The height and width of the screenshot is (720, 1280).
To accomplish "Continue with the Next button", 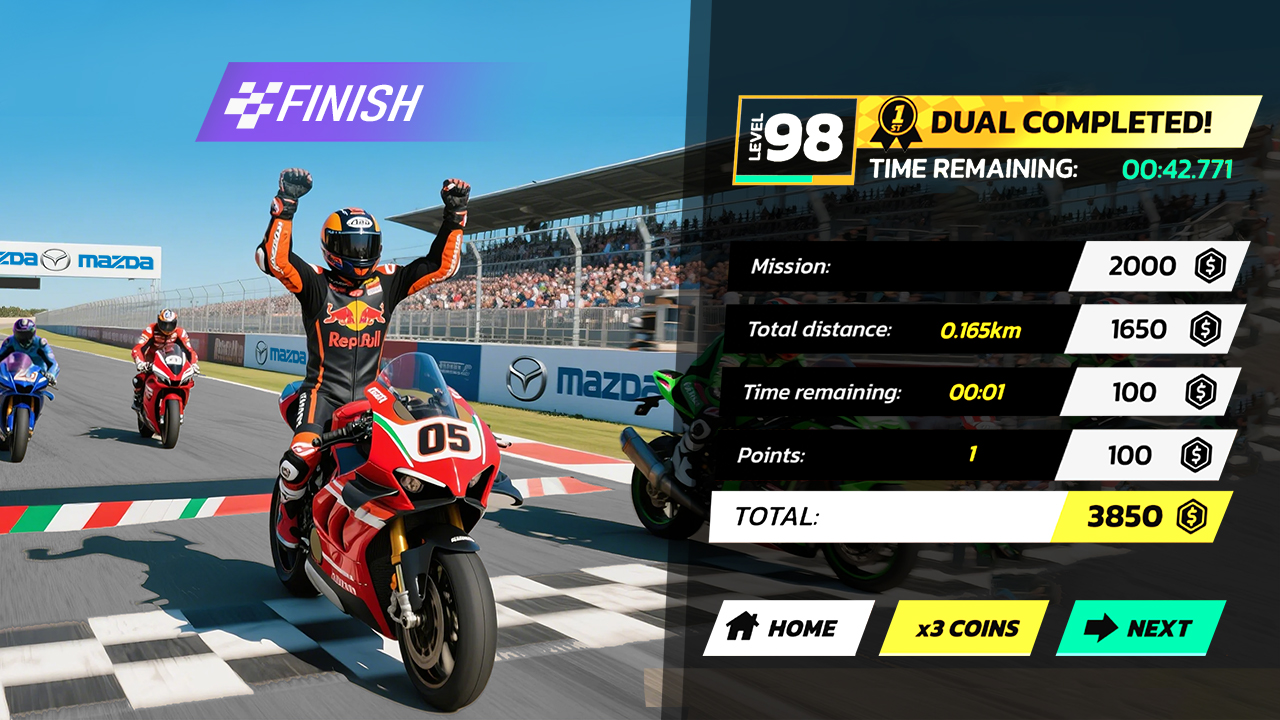I will [x=1140, y=628].
